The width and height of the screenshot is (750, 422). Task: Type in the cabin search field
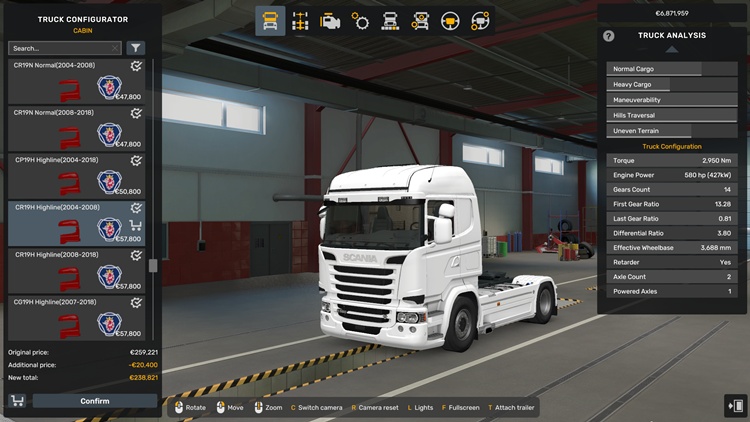(x=62, y=48)
